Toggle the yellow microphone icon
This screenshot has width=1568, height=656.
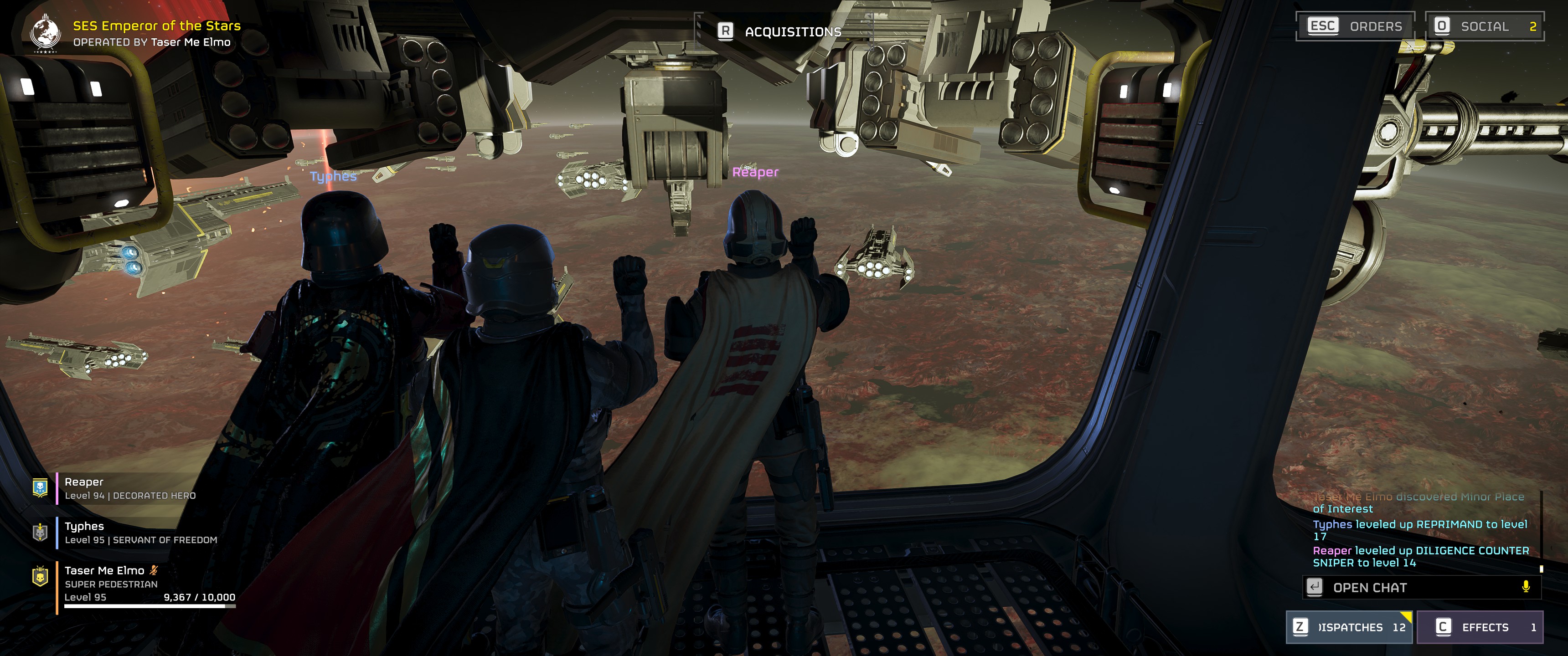1526,587
